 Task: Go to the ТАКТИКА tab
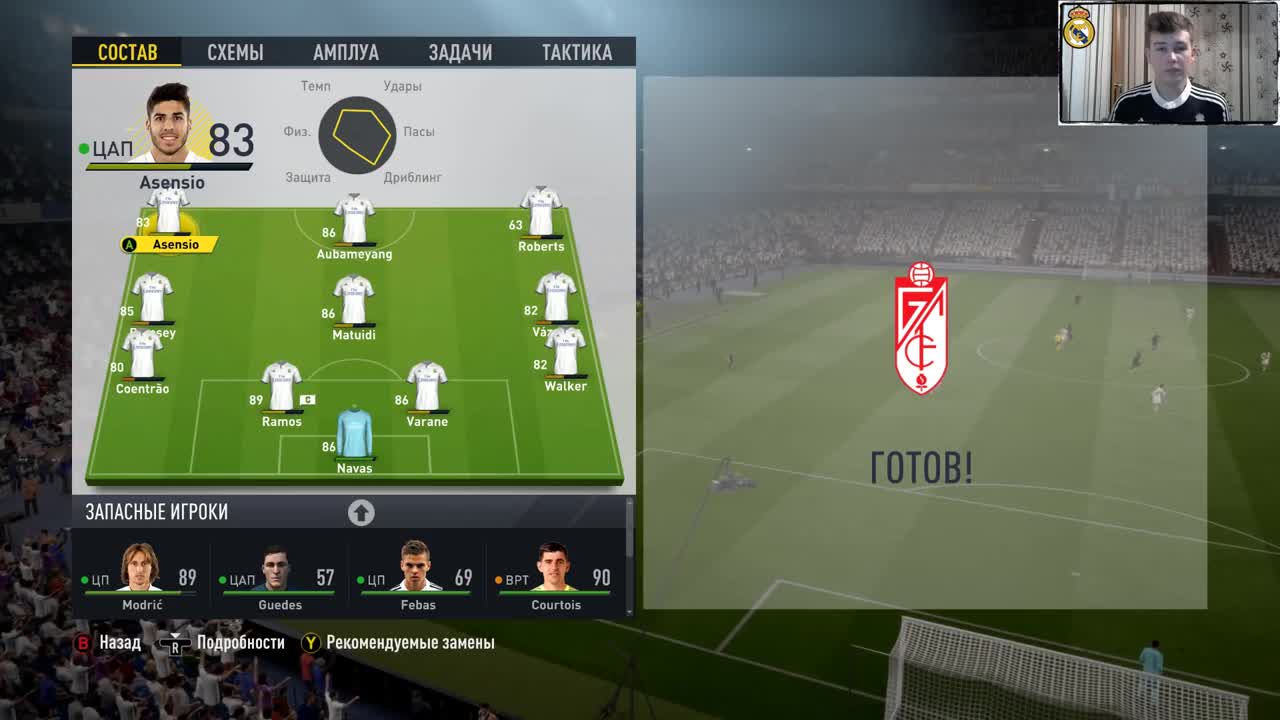pyautogui.click(x=576, y=53)
